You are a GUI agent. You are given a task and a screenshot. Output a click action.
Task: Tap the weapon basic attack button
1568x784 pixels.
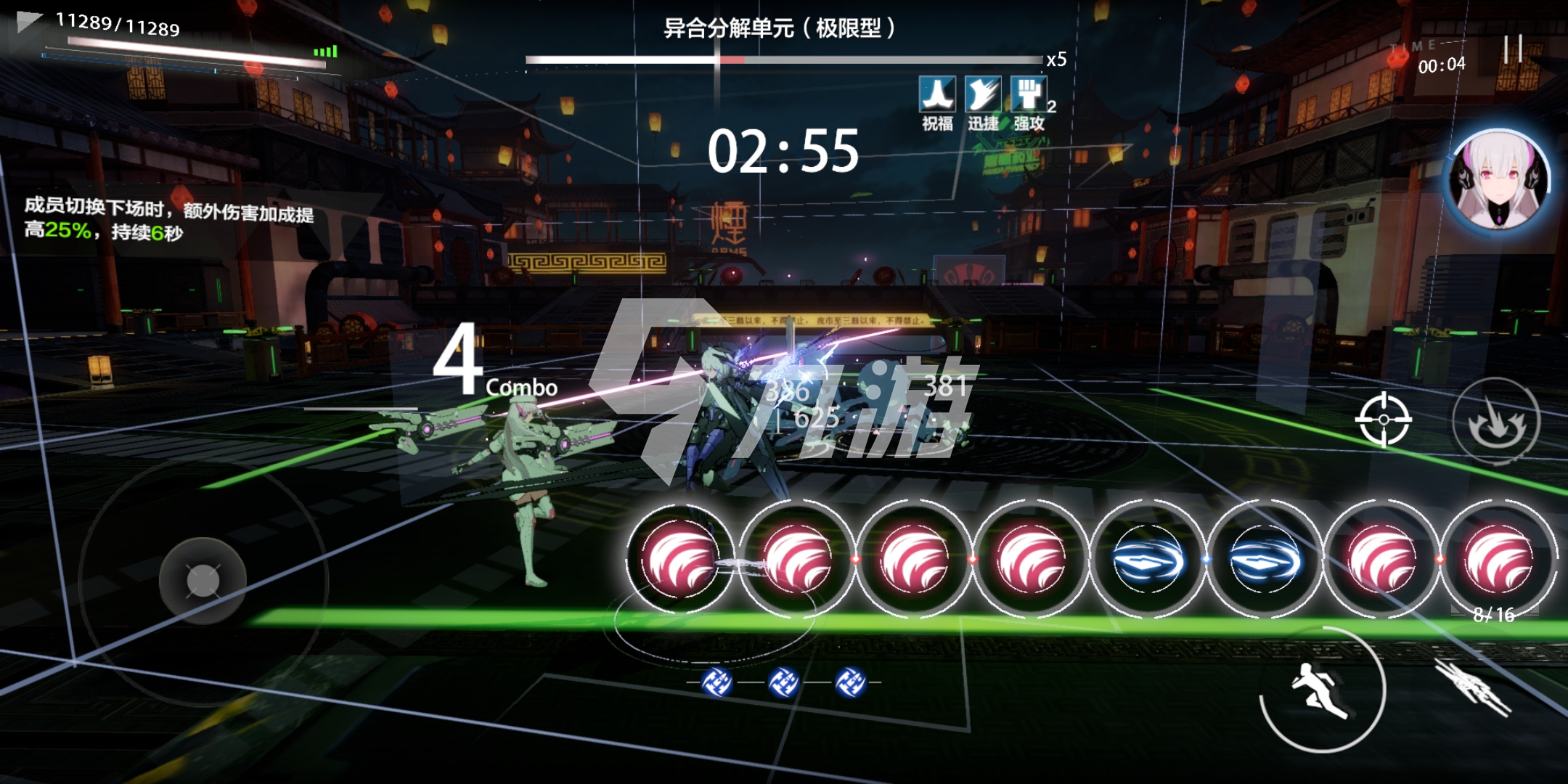(x=1474, y=686)
